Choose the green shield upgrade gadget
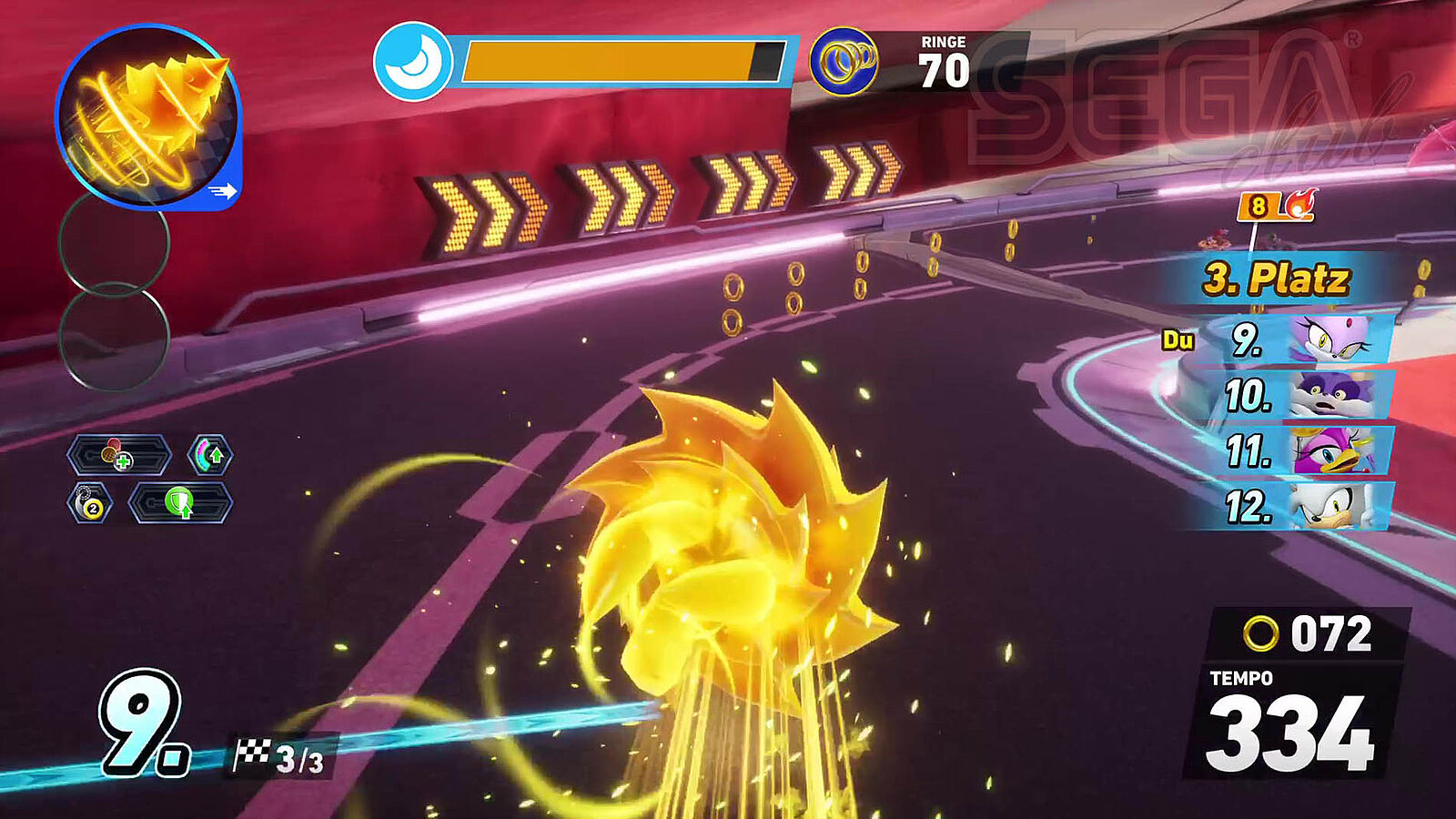Viewport: 1456px width, 819px height. [x=180, y=503]
